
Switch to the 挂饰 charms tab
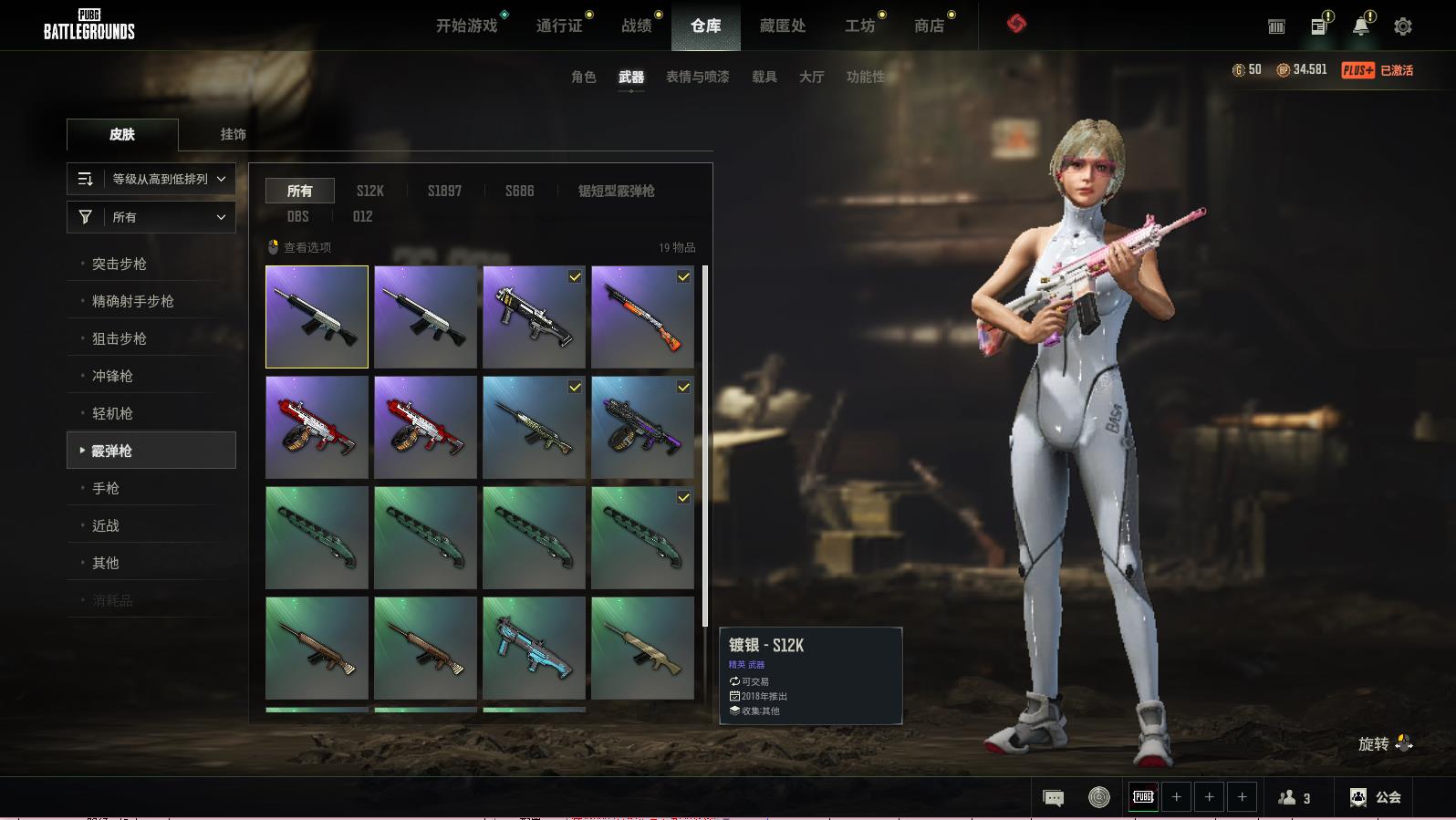pos(233,134)
